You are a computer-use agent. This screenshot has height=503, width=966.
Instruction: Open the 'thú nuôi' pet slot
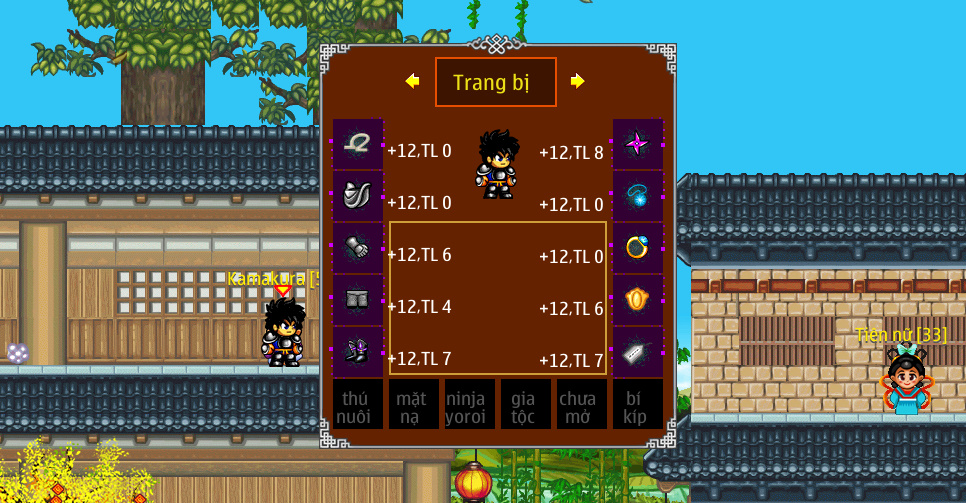pyautogui.click(x=357, y=404)
